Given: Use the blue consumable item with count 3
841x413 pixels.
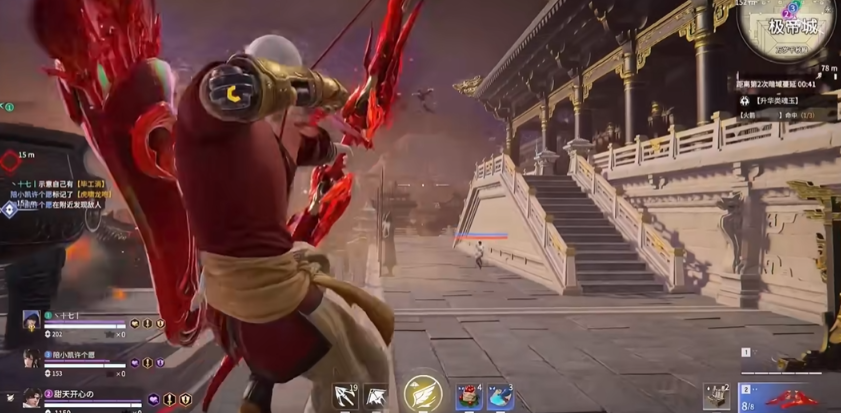Looking at the screenshot, I should pyautogui.click(x=499, y=397).
